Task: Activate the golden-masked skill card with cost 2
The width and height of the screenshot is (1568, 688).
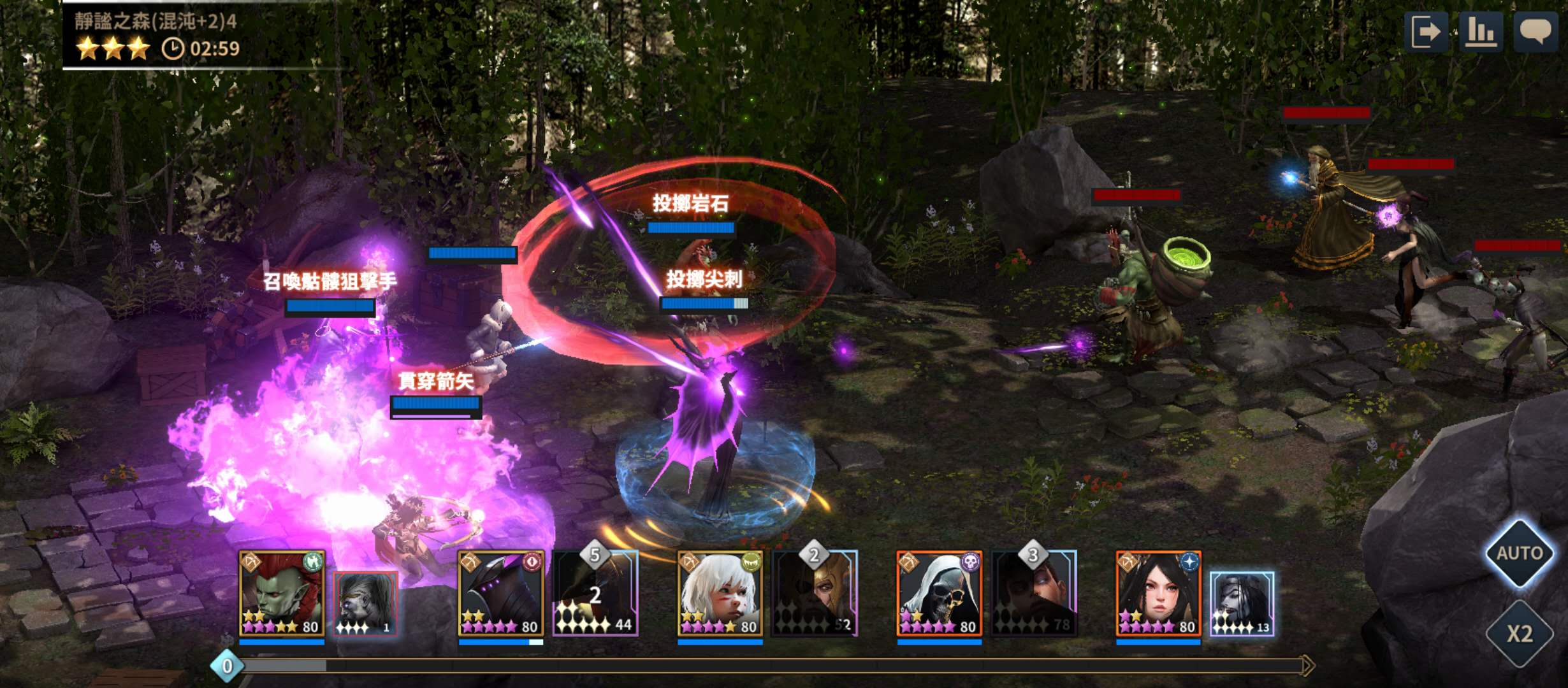Action: pos(815,594)
